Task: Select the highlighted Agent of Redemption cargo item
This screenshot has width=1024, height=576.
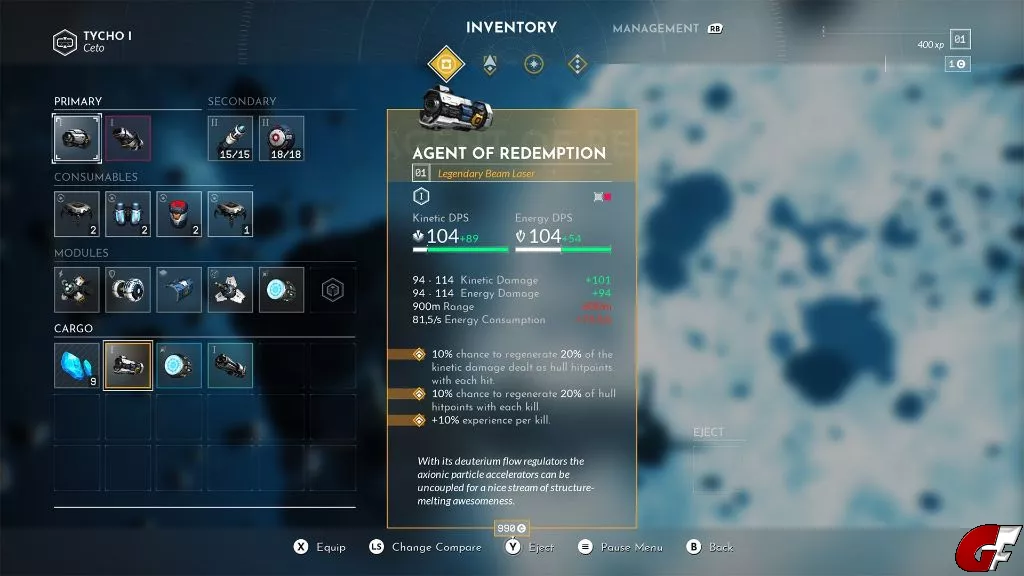Action: [x=128, y=365]
